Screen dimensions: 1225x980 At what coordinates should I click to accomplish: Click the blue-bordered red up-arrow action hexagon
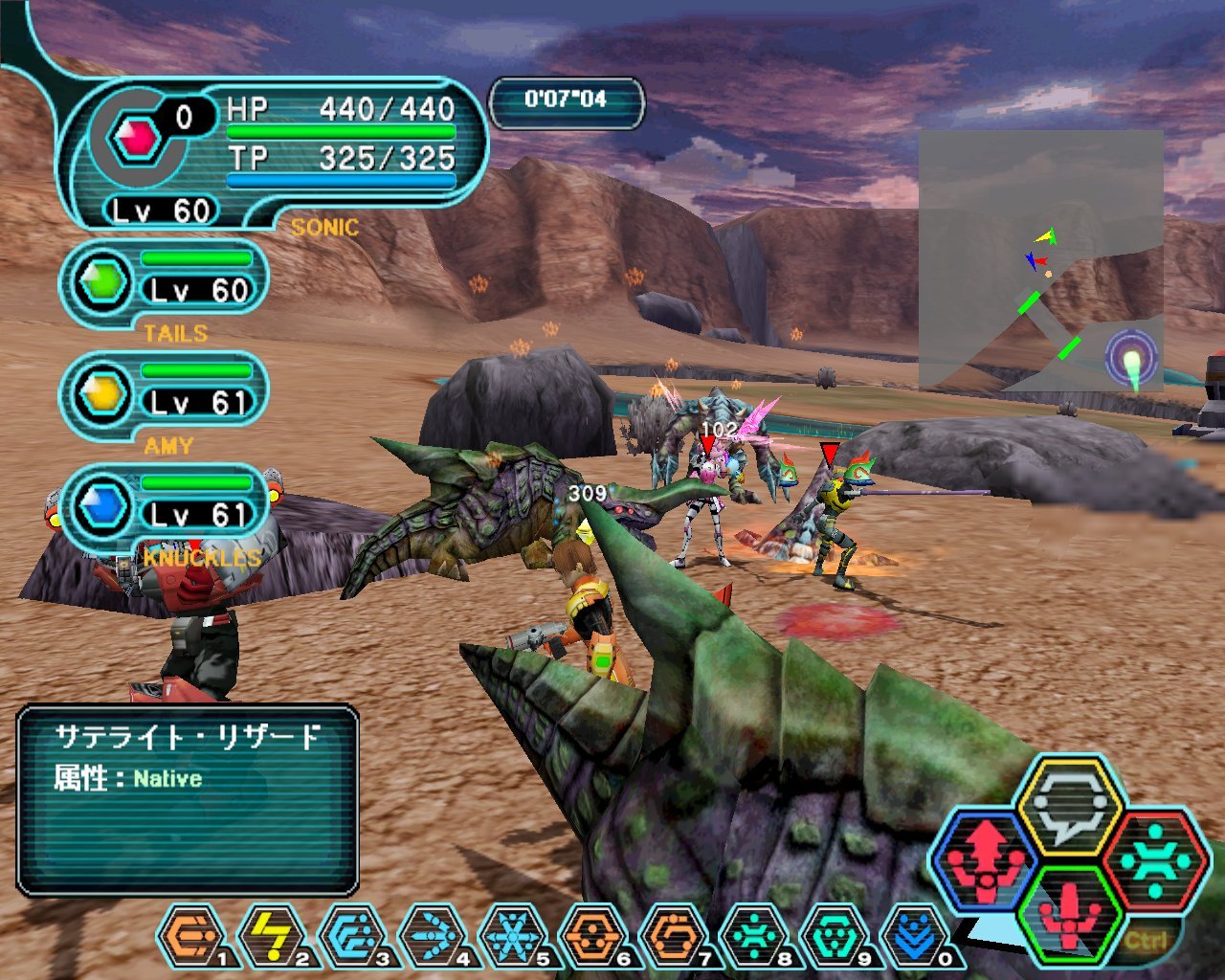click(986, 858)
